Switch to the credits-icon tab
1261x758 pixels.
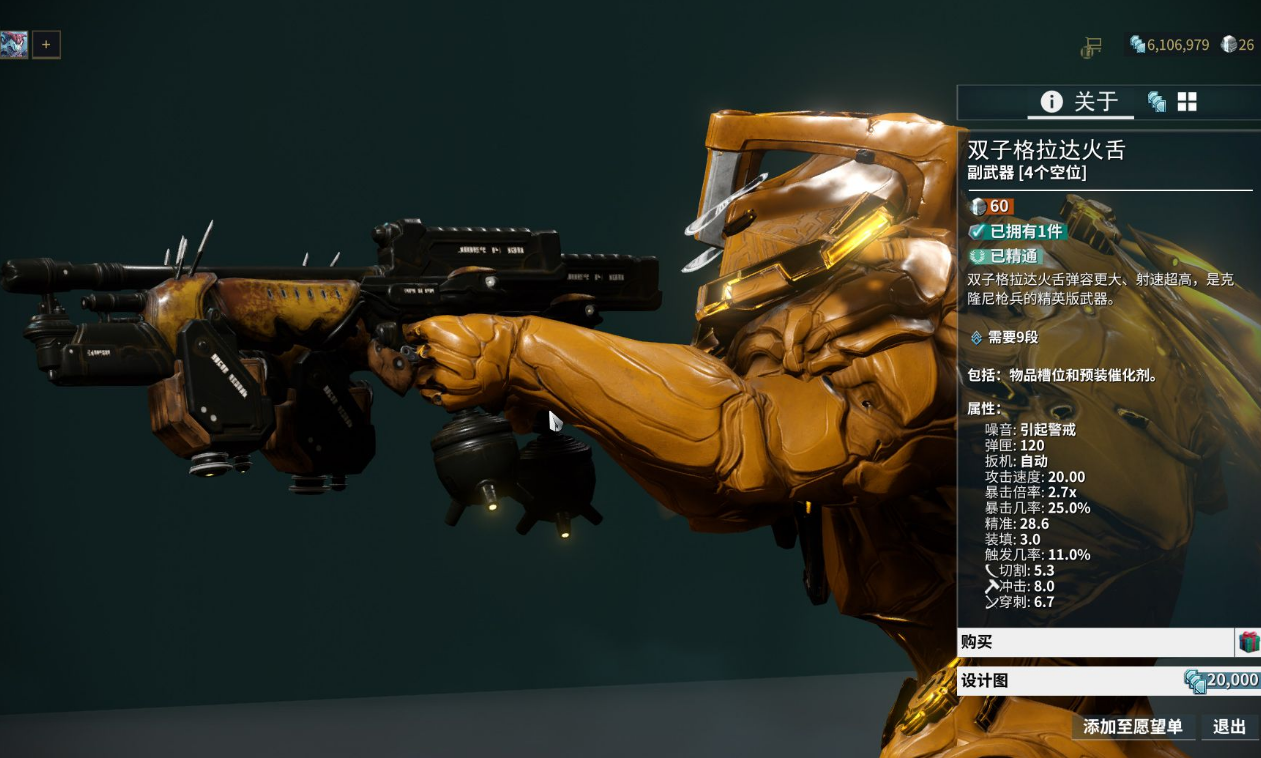point(1156,101)
